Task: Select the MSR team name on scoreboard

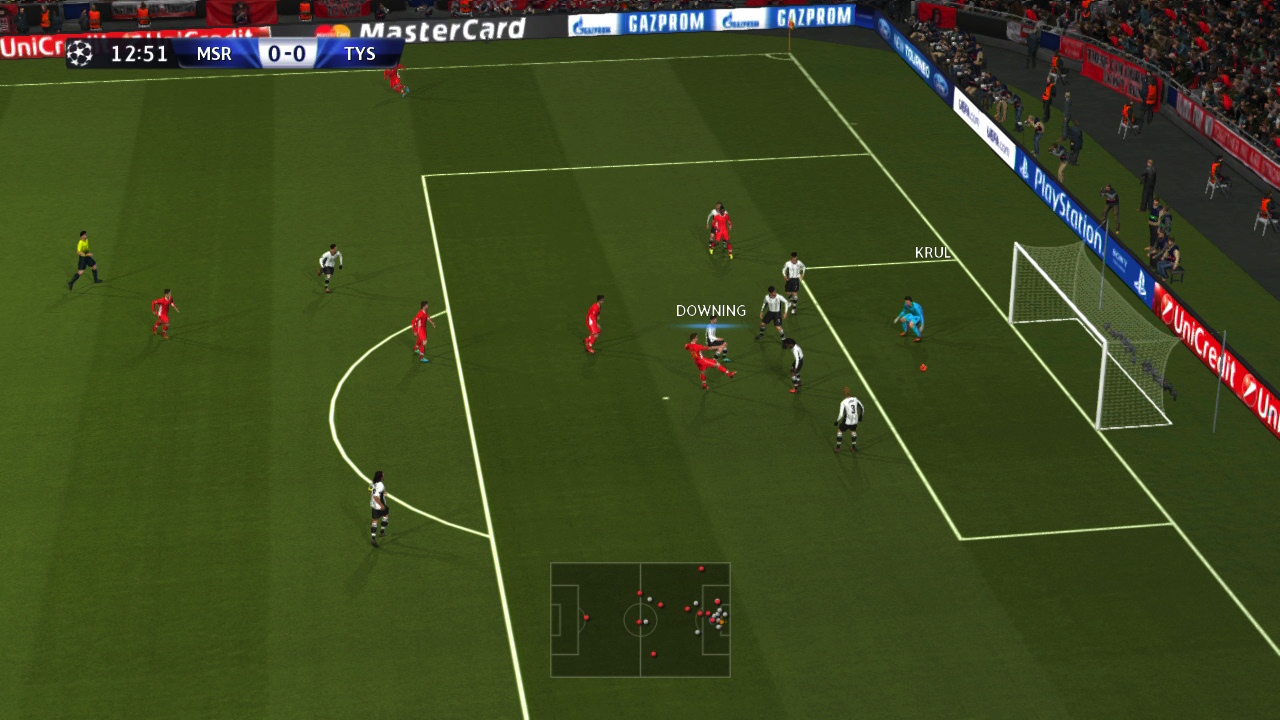Action: pos(214,54)
